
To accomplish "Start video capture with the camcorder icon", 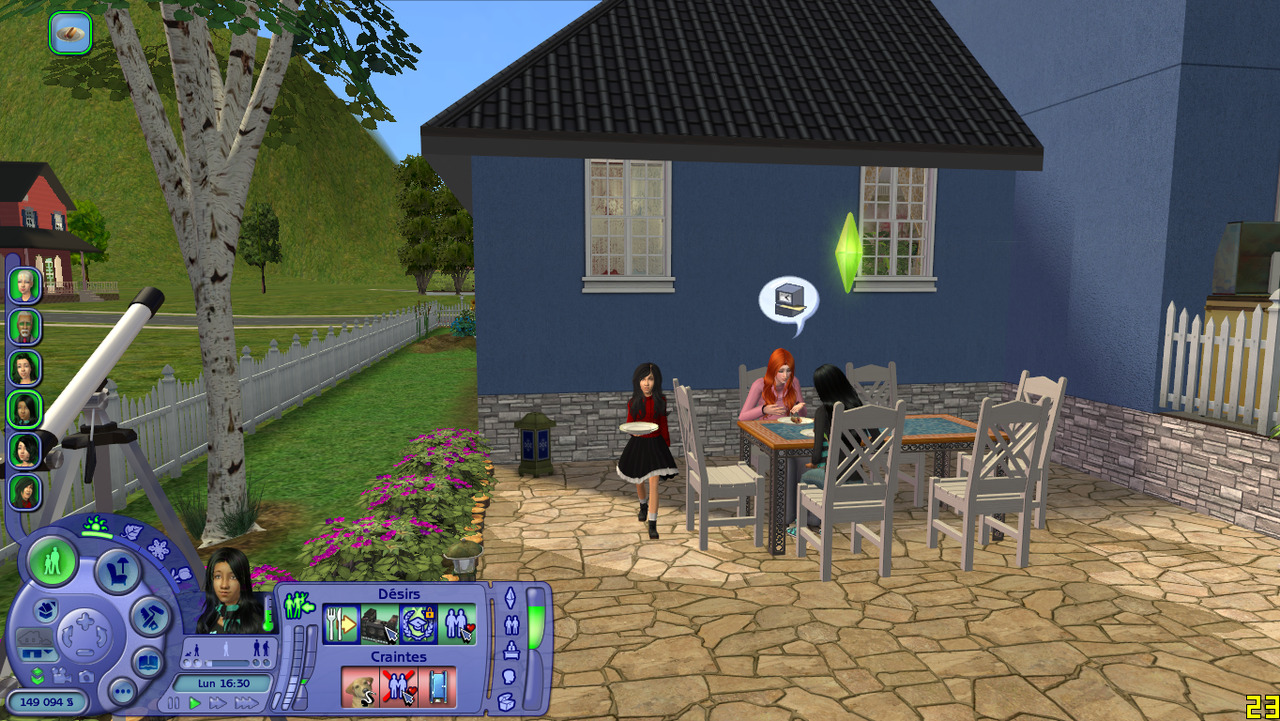I will coord(60,676).
